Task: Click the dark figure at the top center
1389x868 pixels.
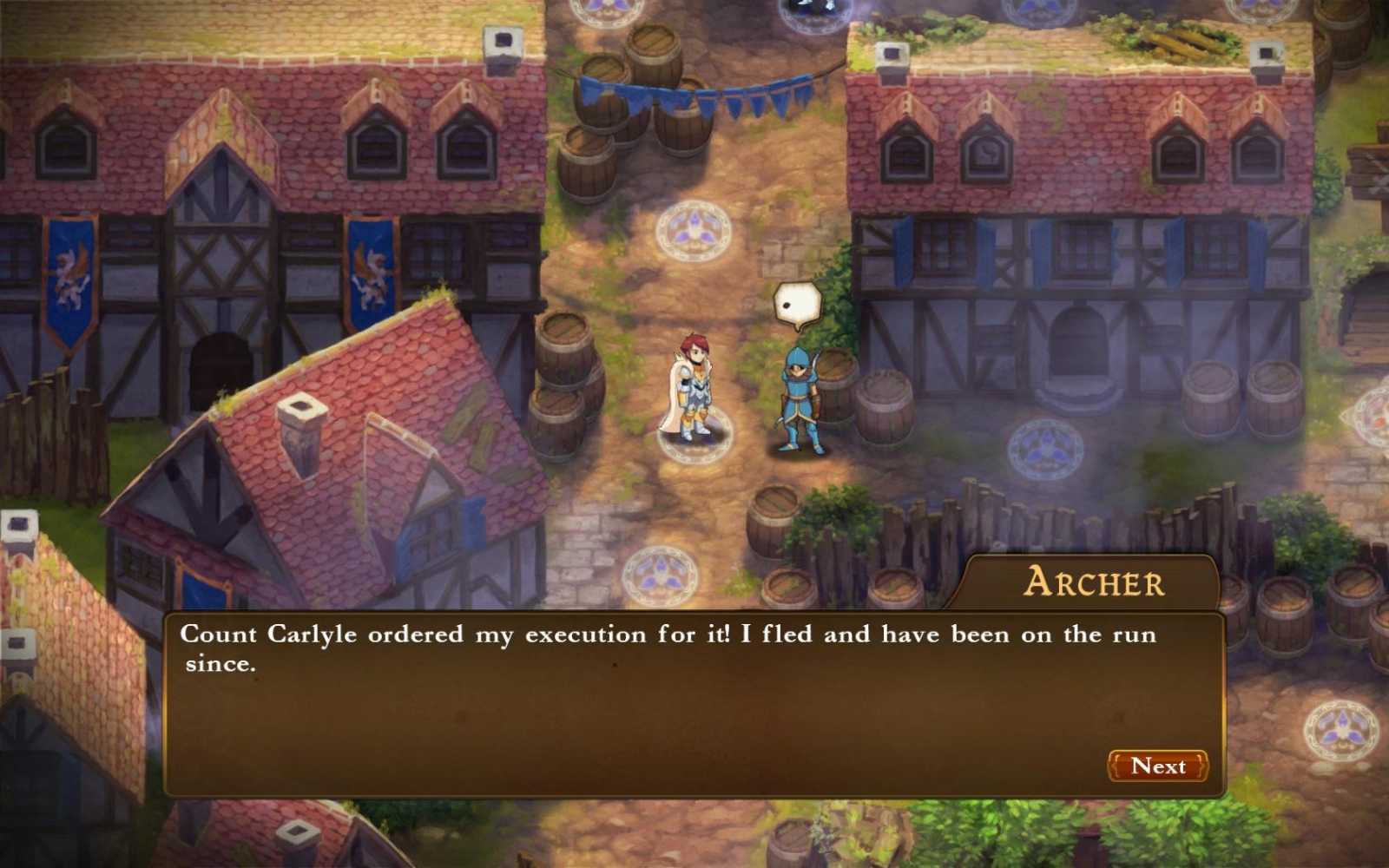Action: [807, 9]
